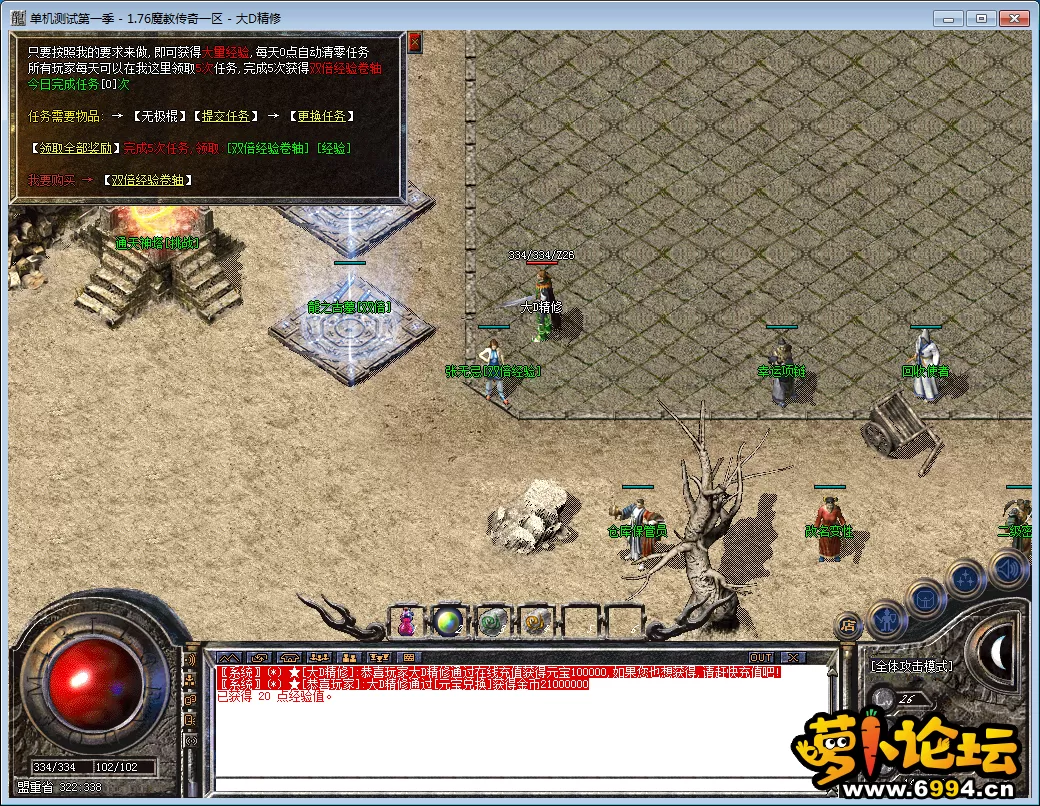This screenshot has height=806, width=1040.
Task: Click the OUT button on chat bar
Action: [761, 657]
